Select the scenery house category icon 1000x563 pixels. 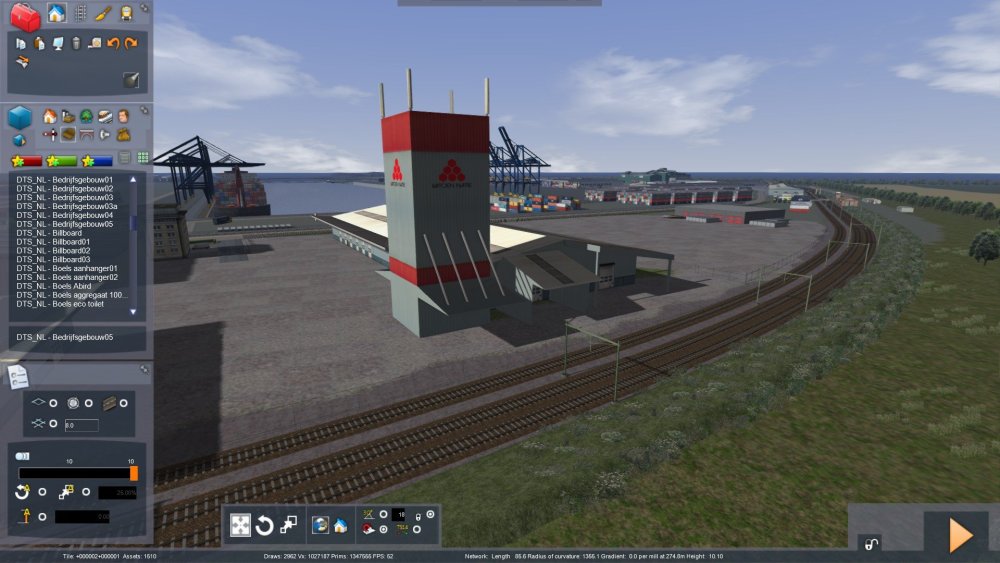click(x=49, y=116)
